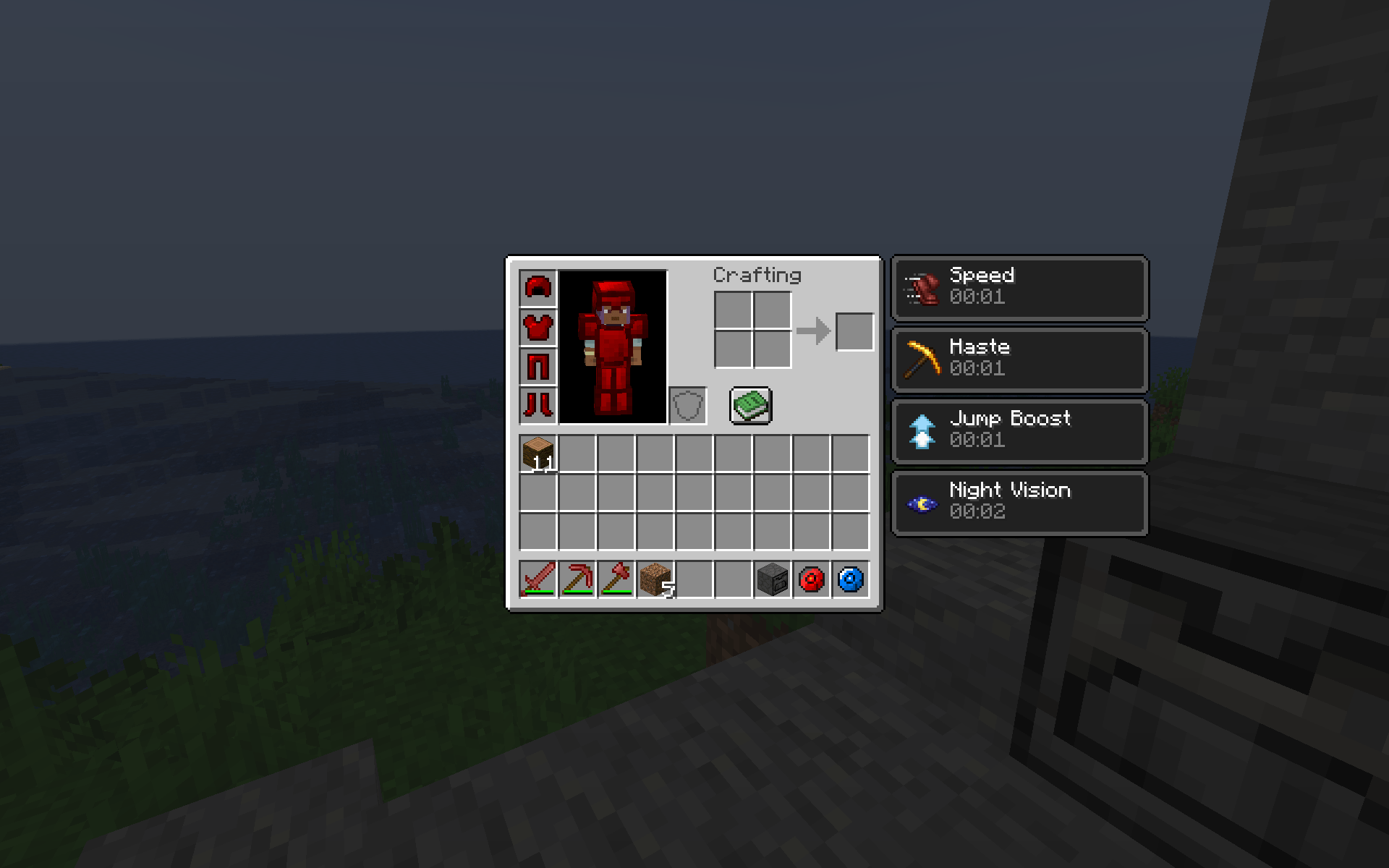Select the blue orb item
1389x868 pixels.
(x=850, y=579)
